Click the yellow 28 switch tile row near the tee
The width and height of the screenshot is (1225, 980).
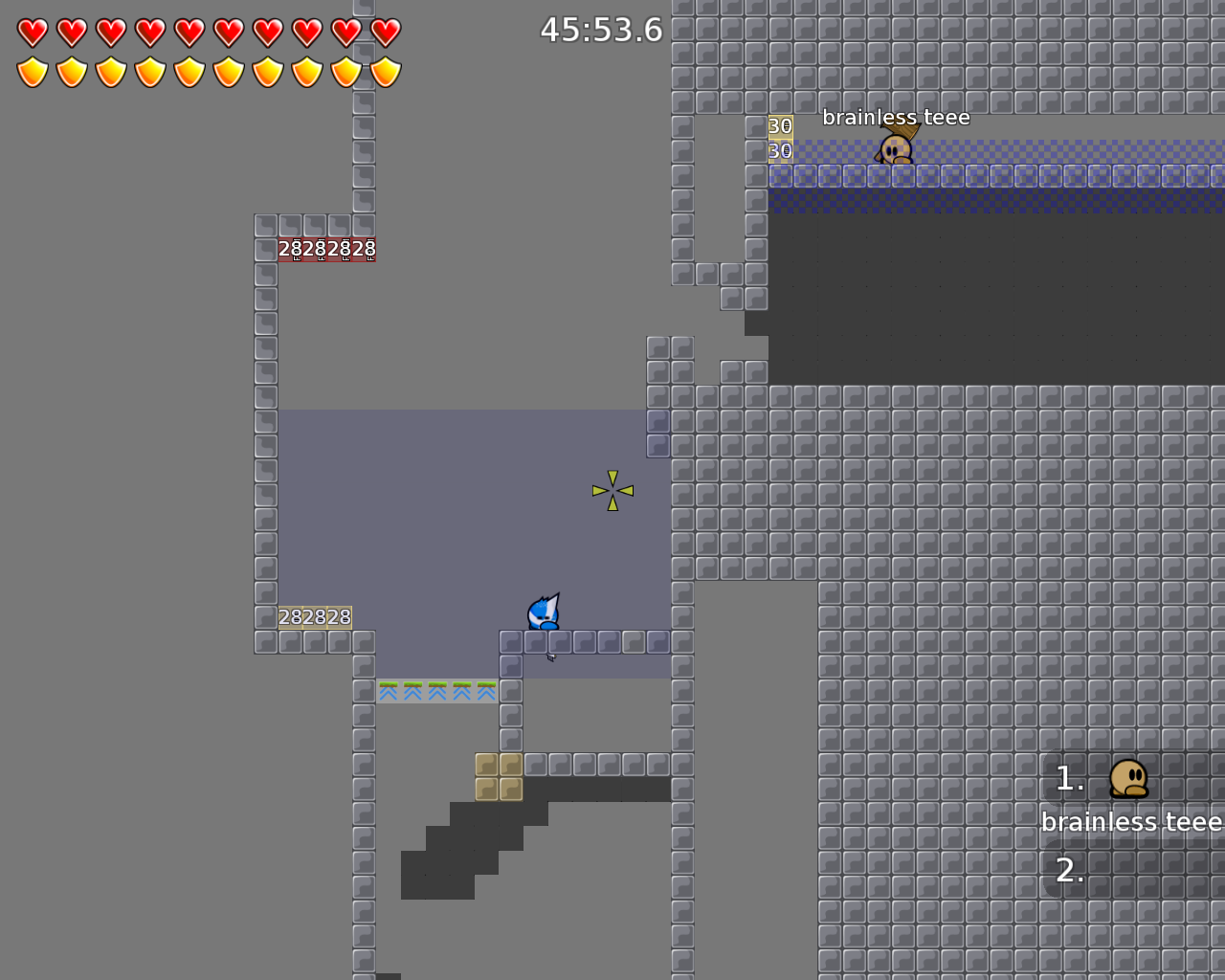[314, 617]
